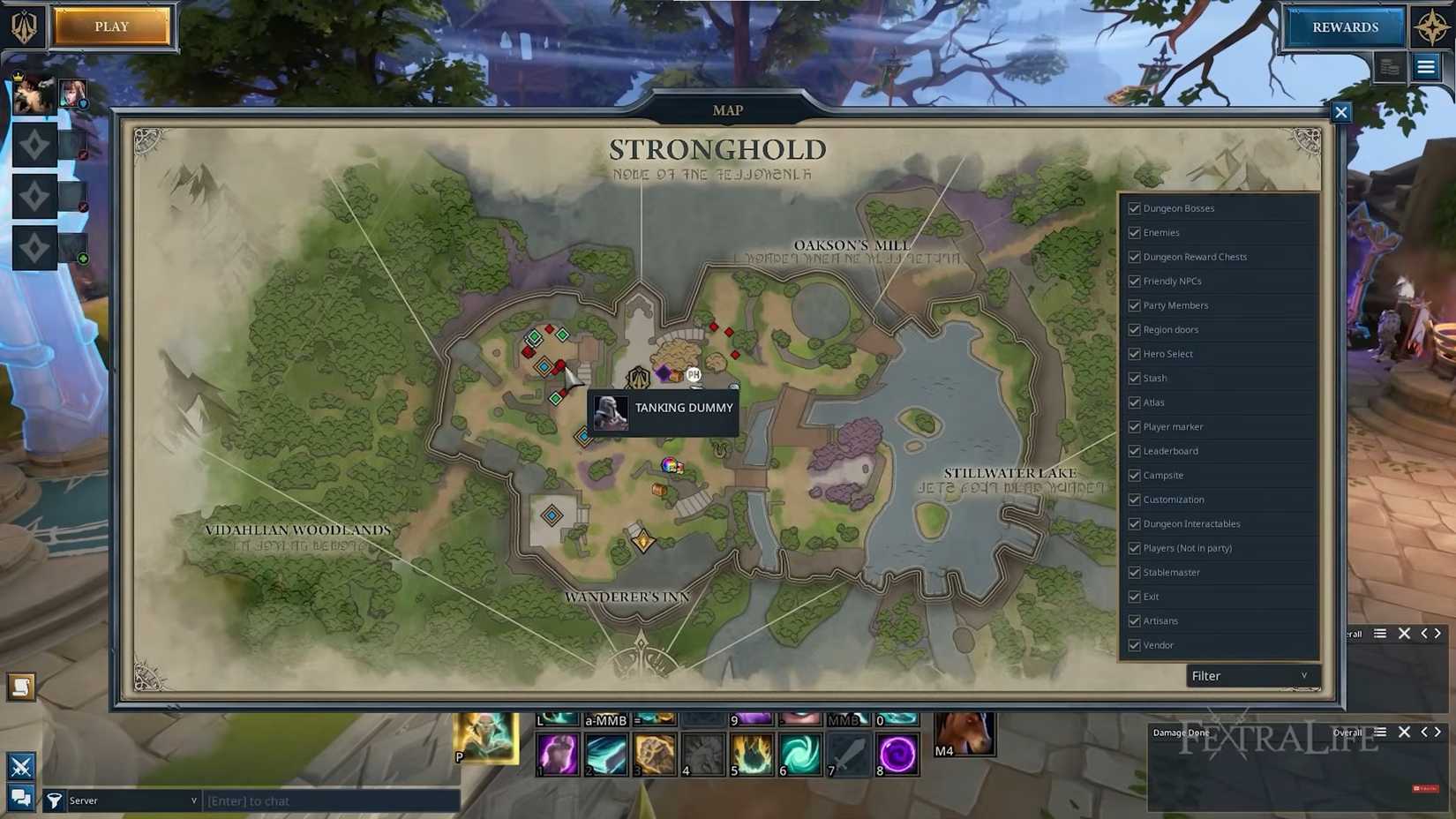Toggle the Stash map filter
The image size is (1456, 819).
pos(1134,379)
